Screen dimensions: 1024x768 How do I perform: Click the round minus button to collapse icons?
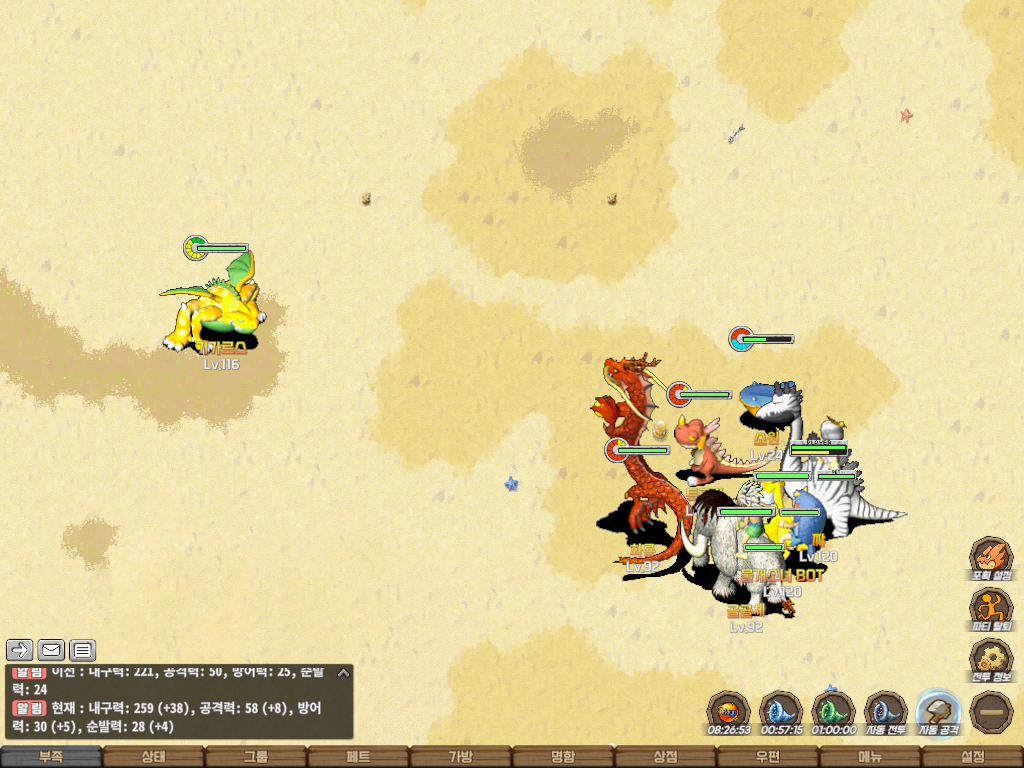(991, 712)
